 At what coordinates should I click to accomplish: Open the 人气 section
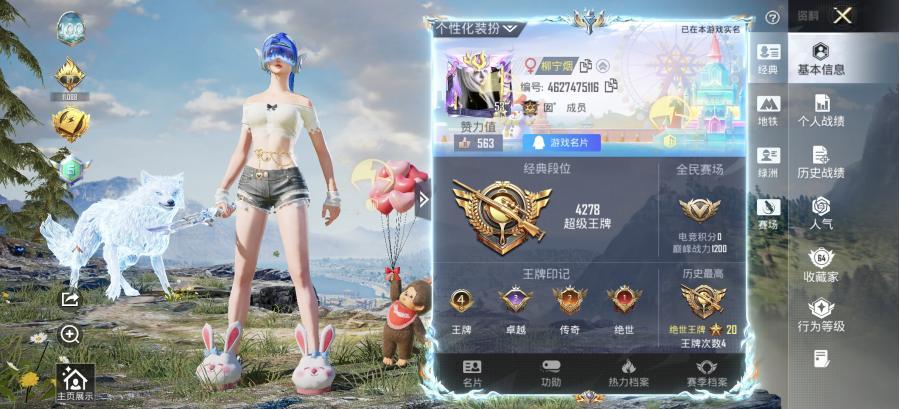tap(821, 213)
